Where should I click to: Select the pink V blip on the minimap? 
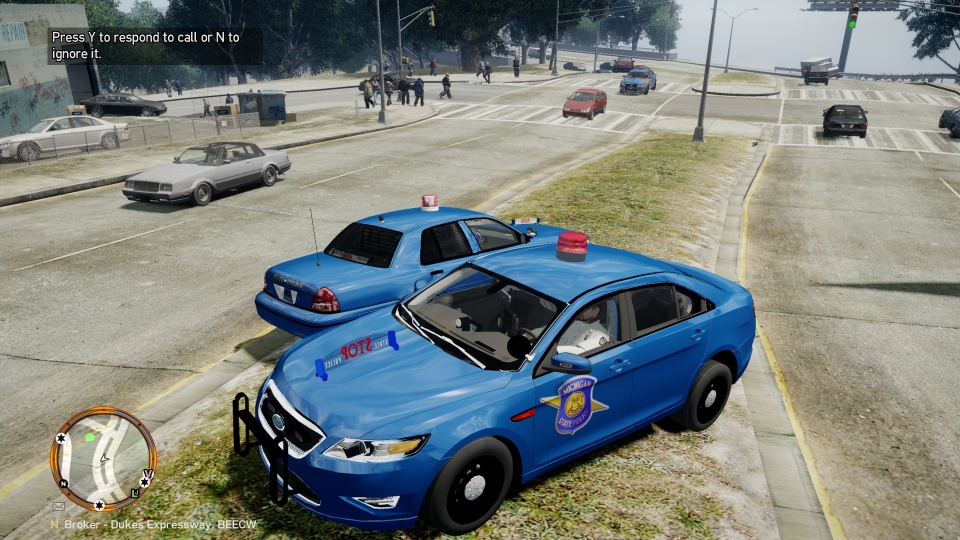point(148,474)
